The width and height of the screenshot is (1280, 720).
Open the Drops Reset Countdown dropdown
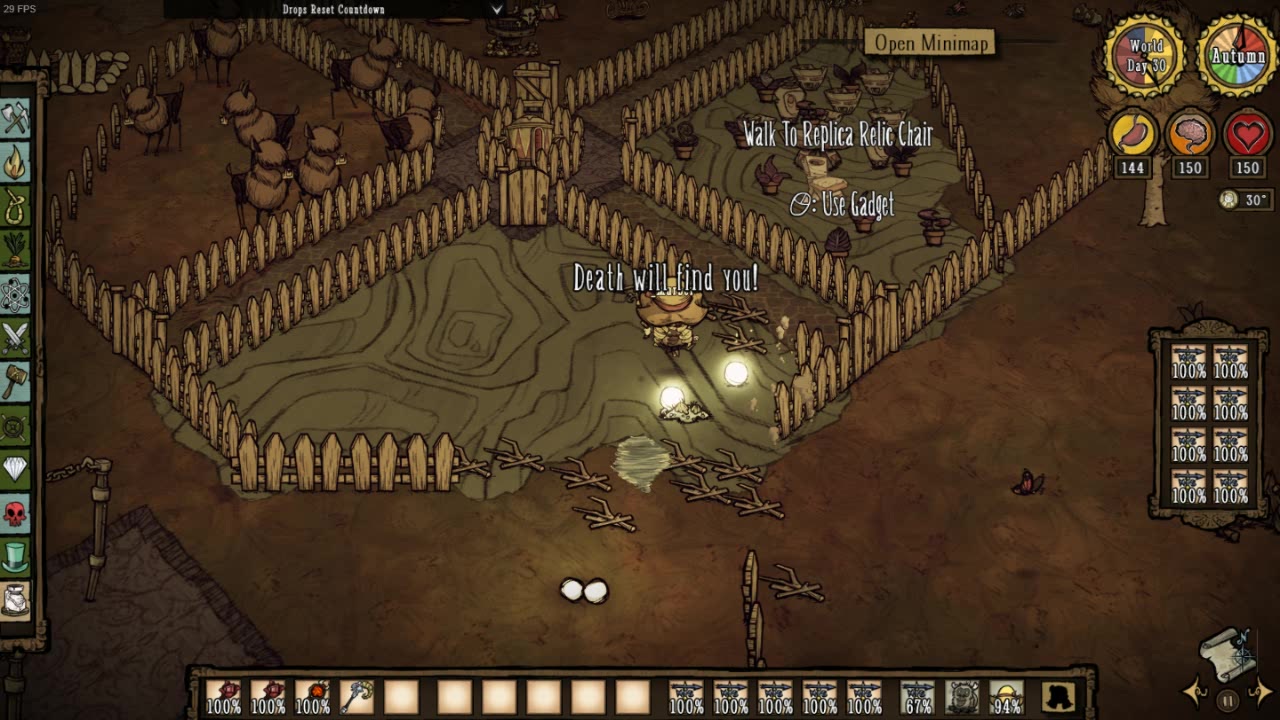point(497,9)
